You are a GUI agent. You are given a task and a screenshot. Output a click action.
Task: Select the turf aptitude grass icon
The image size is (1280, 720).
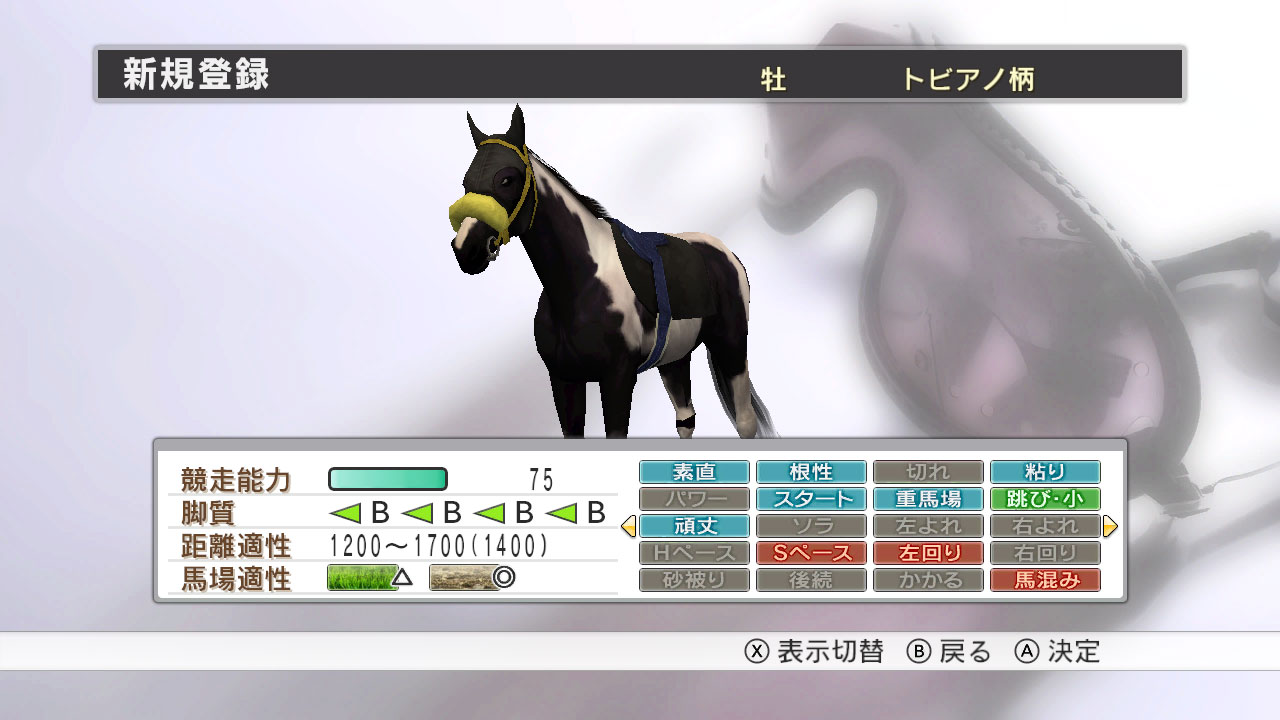point(363,578)
